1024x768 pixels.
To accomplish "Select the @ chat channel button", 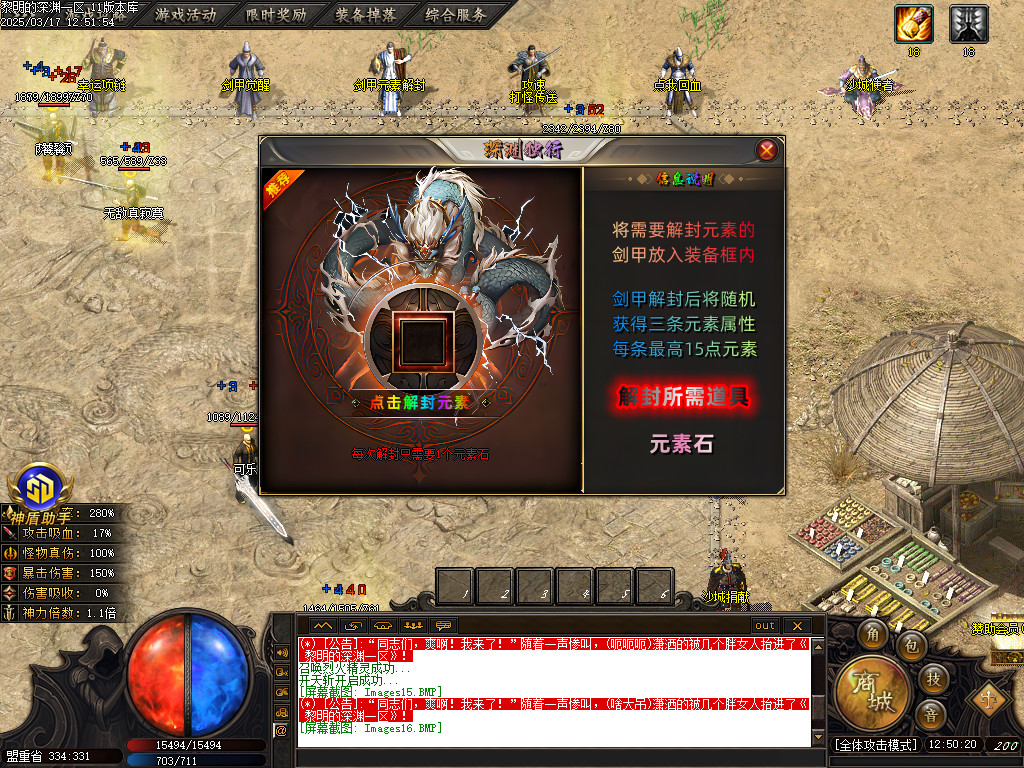I will click(x=281, y=731).
